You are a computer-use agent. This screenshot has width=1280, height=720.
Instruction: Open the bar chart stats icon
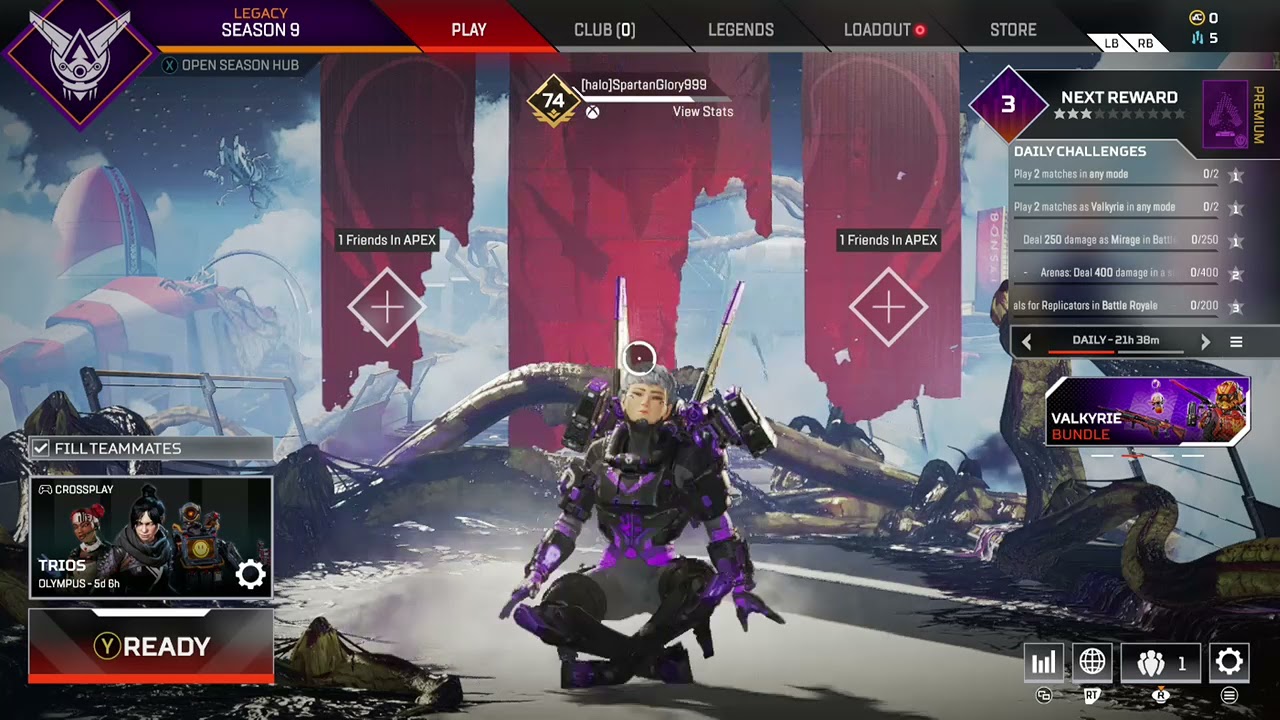pyautogui.click(x=1044, y=662)
